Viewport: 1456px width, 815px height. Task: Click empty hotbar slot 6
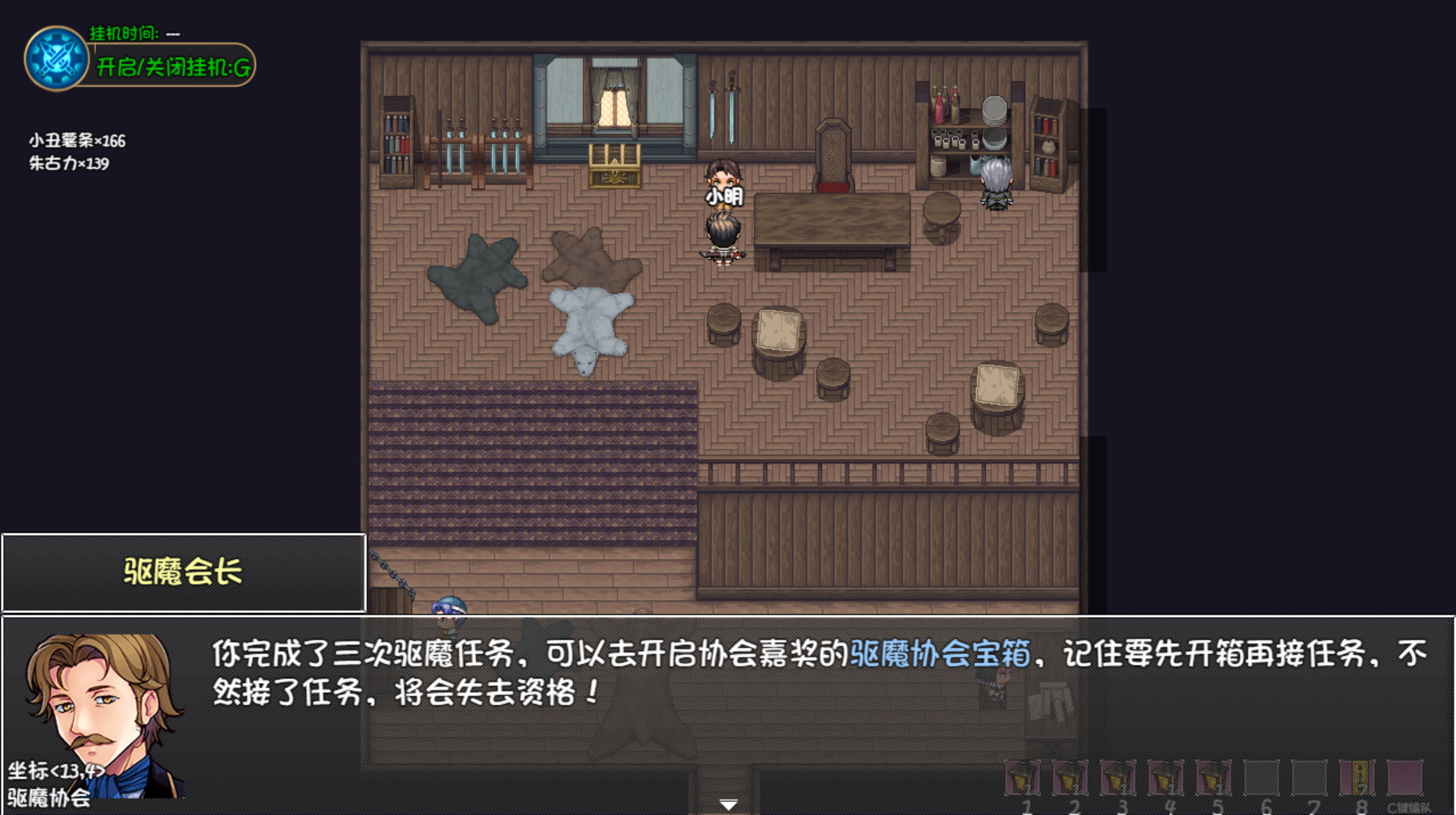[x=1262, y=778]
